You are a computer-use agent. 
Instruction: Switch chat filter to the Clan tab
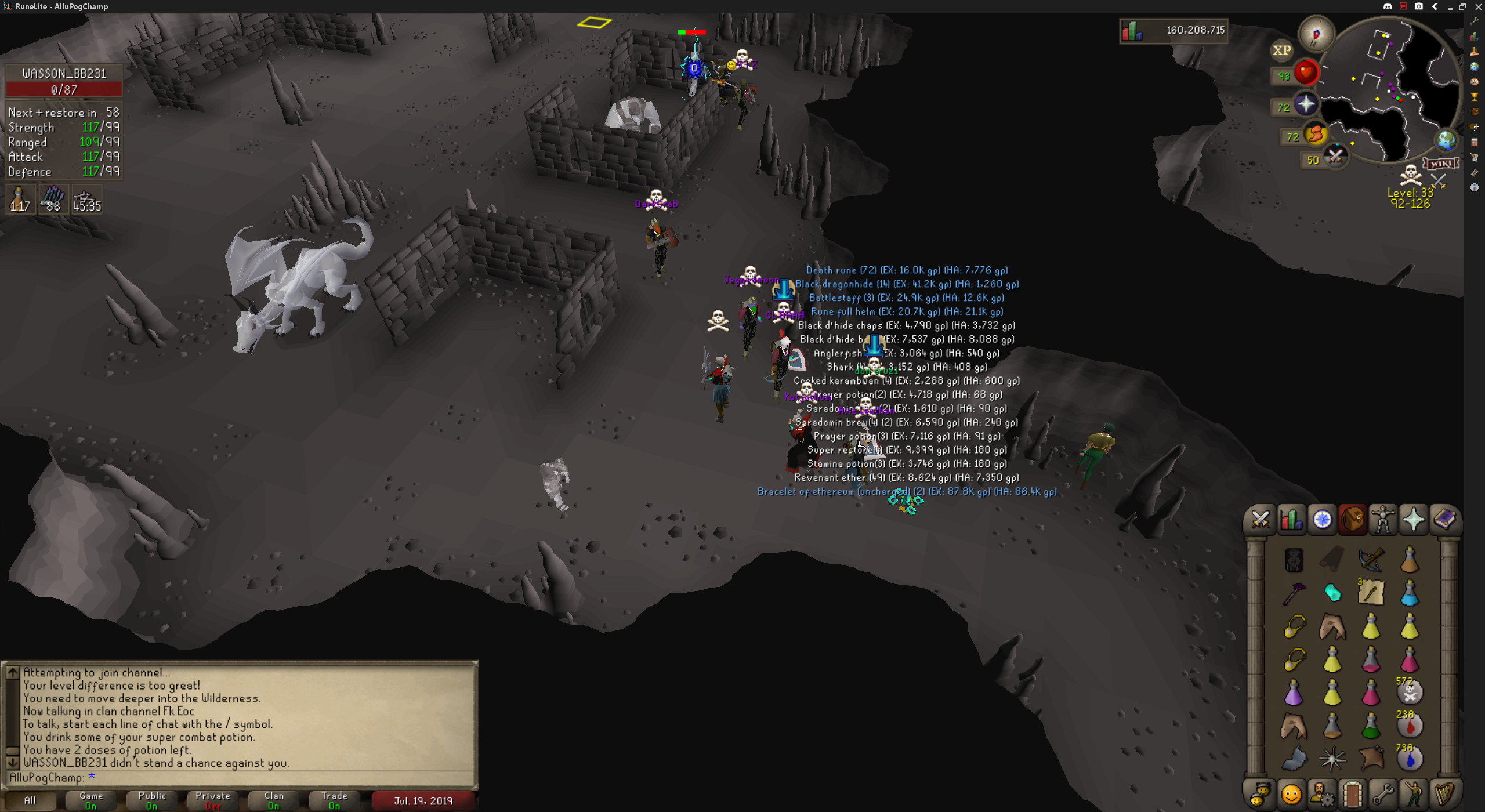pos(274,800)
